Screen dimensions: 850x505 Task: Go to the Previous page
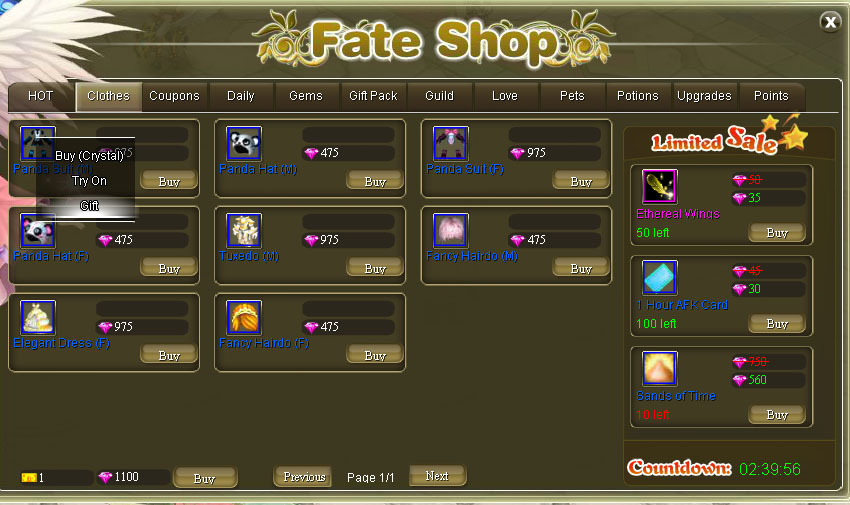click(304, 477)
